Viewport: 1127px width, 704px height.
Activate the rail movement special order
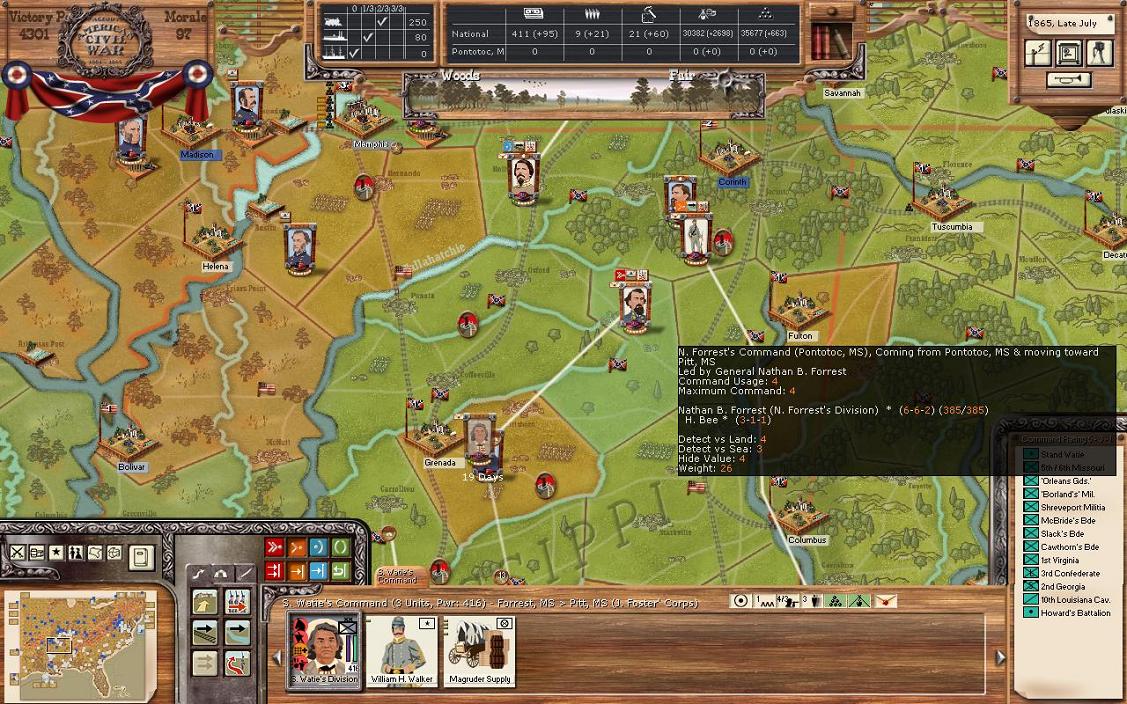[x=206, y=632]
